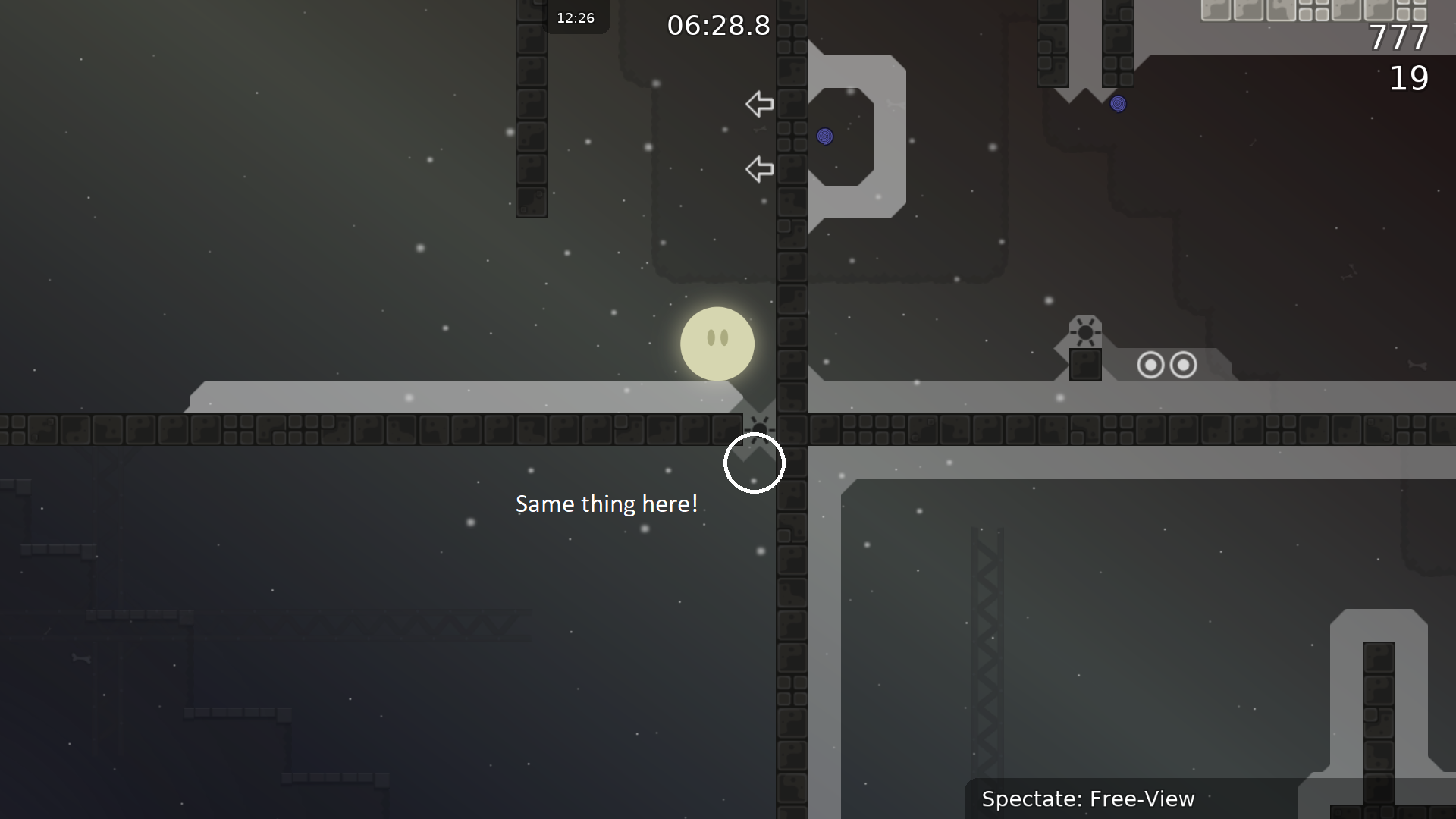Click the left white ring collectible
The height and width of the screenshot is (819, 1456).
click(1152, 365)
